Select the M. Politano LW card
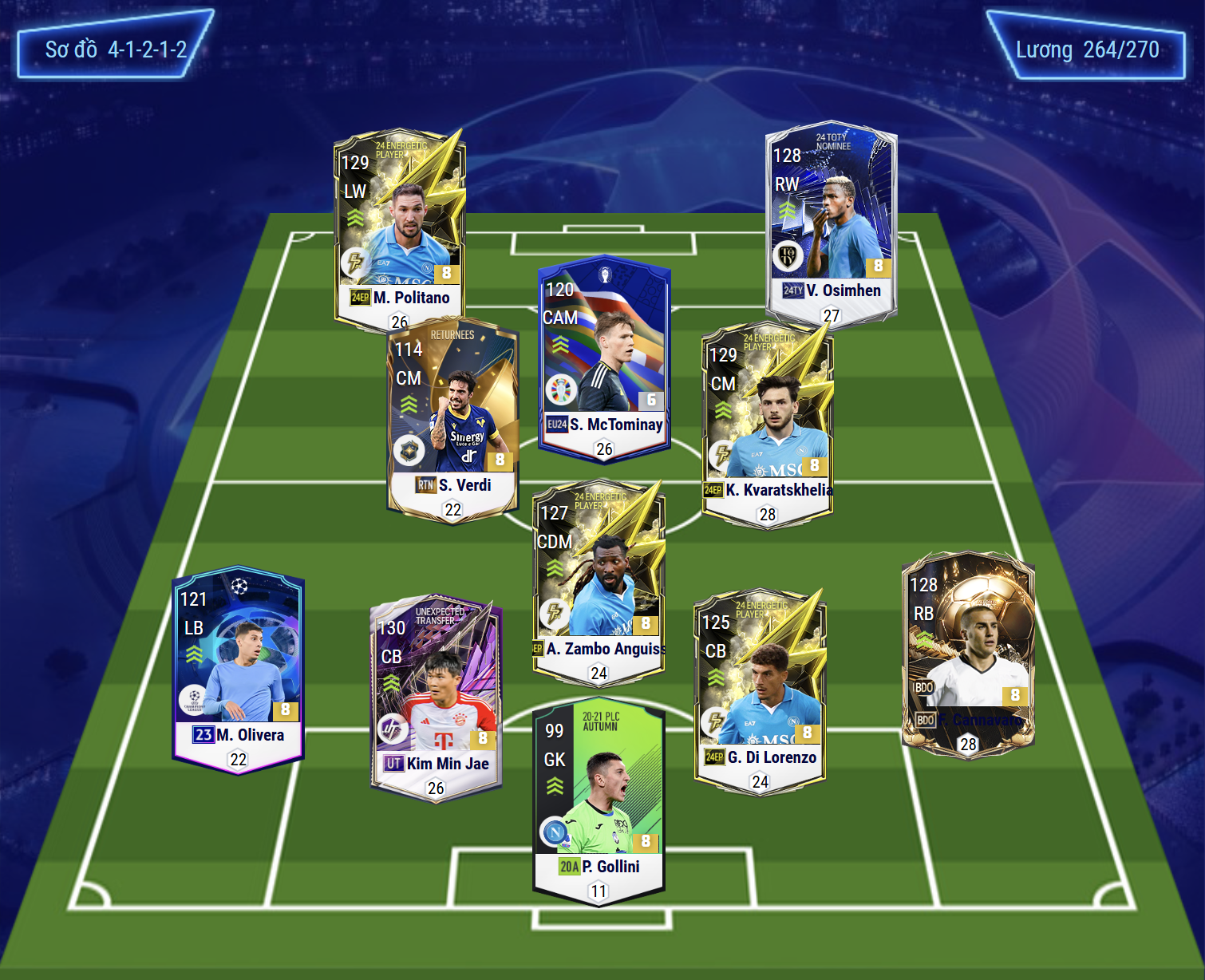Image resolution: width=1205 pixels, height=980 pixels. tap(399, 227)
